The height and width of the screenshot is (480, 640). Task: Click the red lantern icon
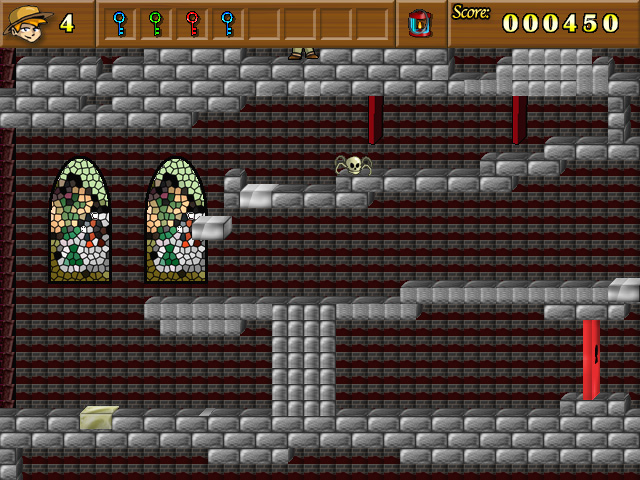pyautogui.click(x=420, y=22)
